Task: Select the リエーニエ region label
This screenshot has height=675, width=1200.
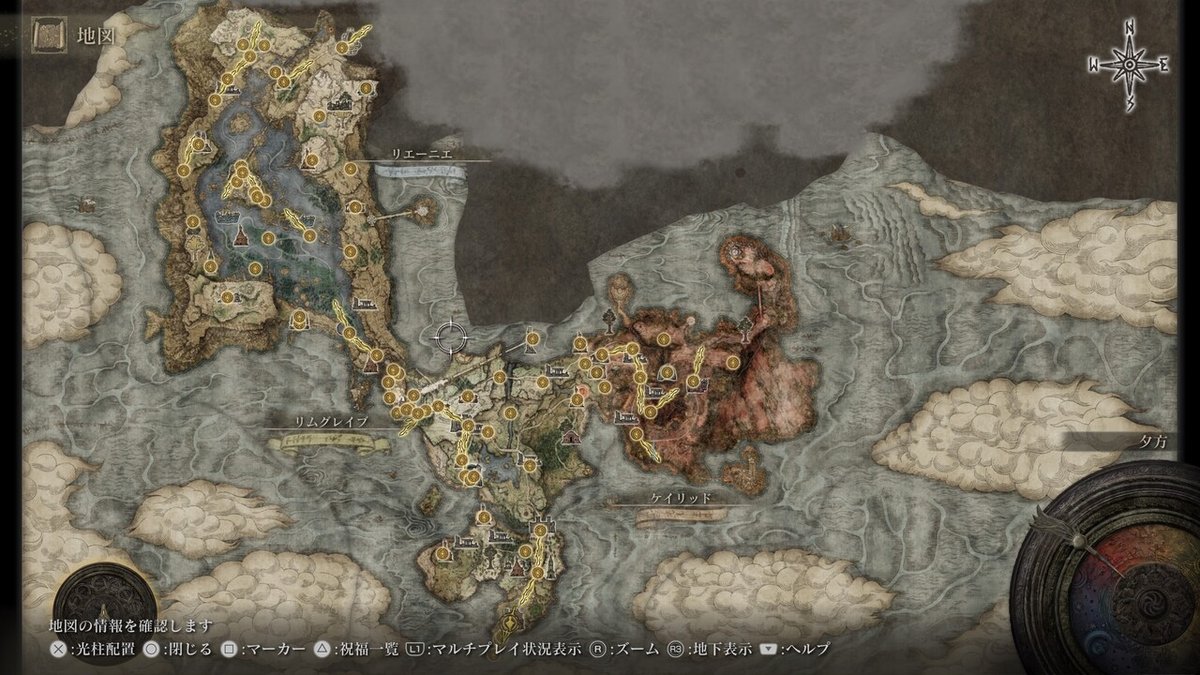Action: click(x=420, y=155)
